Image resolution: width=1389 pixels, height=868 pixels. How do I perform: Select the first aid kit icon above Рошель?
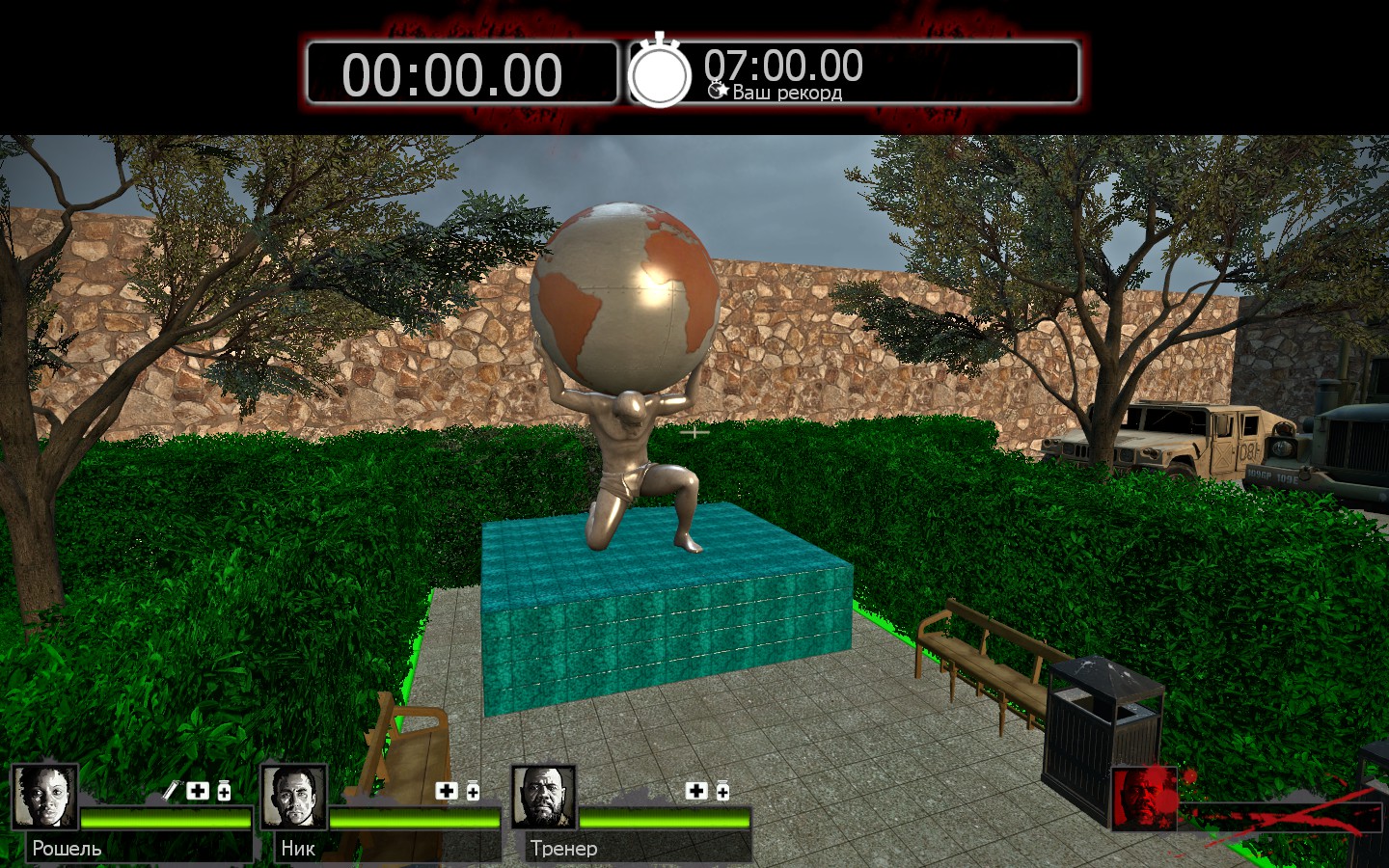198,791
